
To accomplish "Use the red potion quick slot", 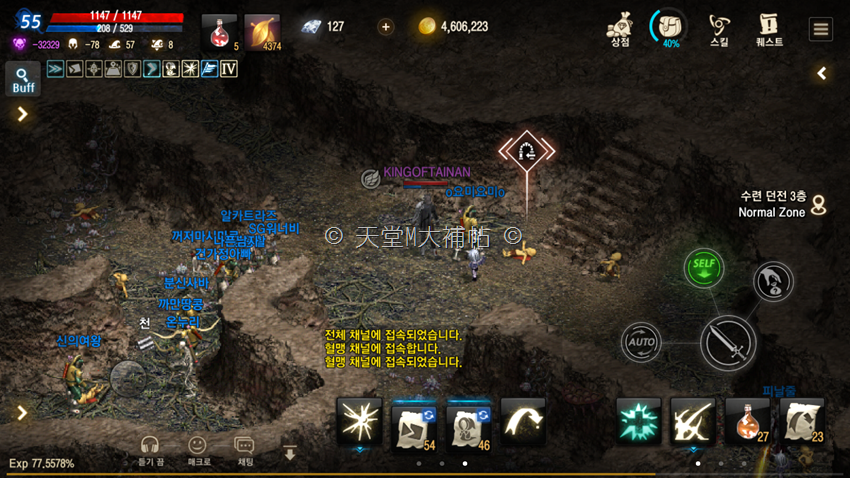I will pos(219,32).
